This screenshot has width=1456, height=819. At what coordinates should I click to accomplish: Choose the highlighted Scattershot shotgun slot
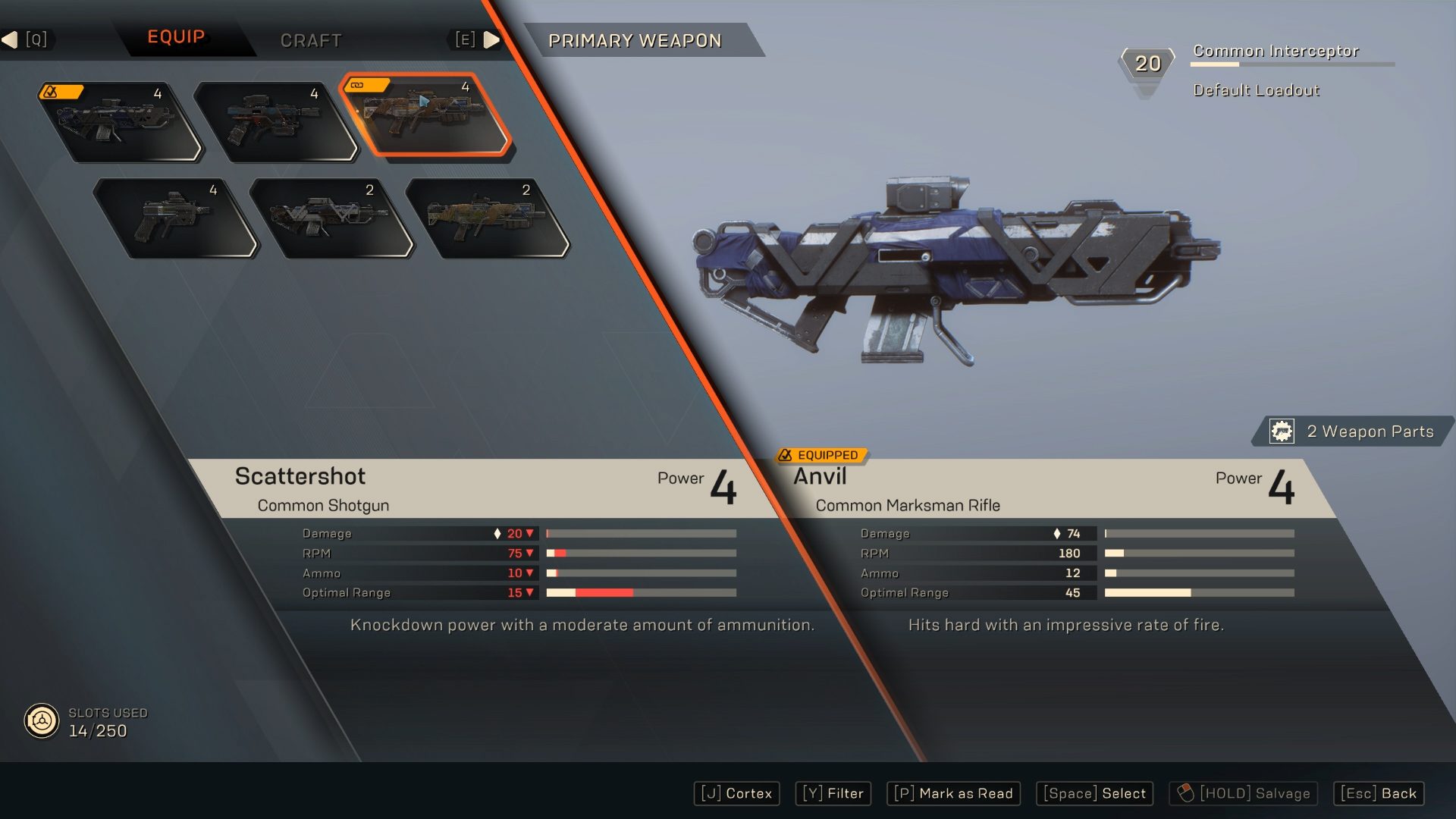425,115
